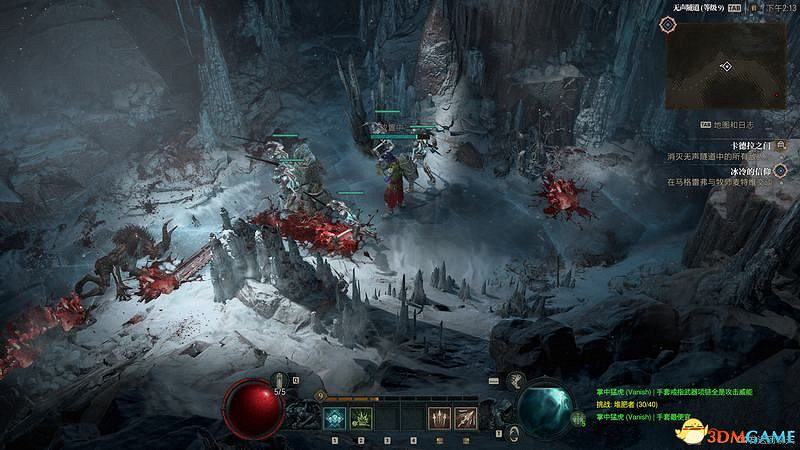Use the three-arrow volley skill

tap(440, 419)
